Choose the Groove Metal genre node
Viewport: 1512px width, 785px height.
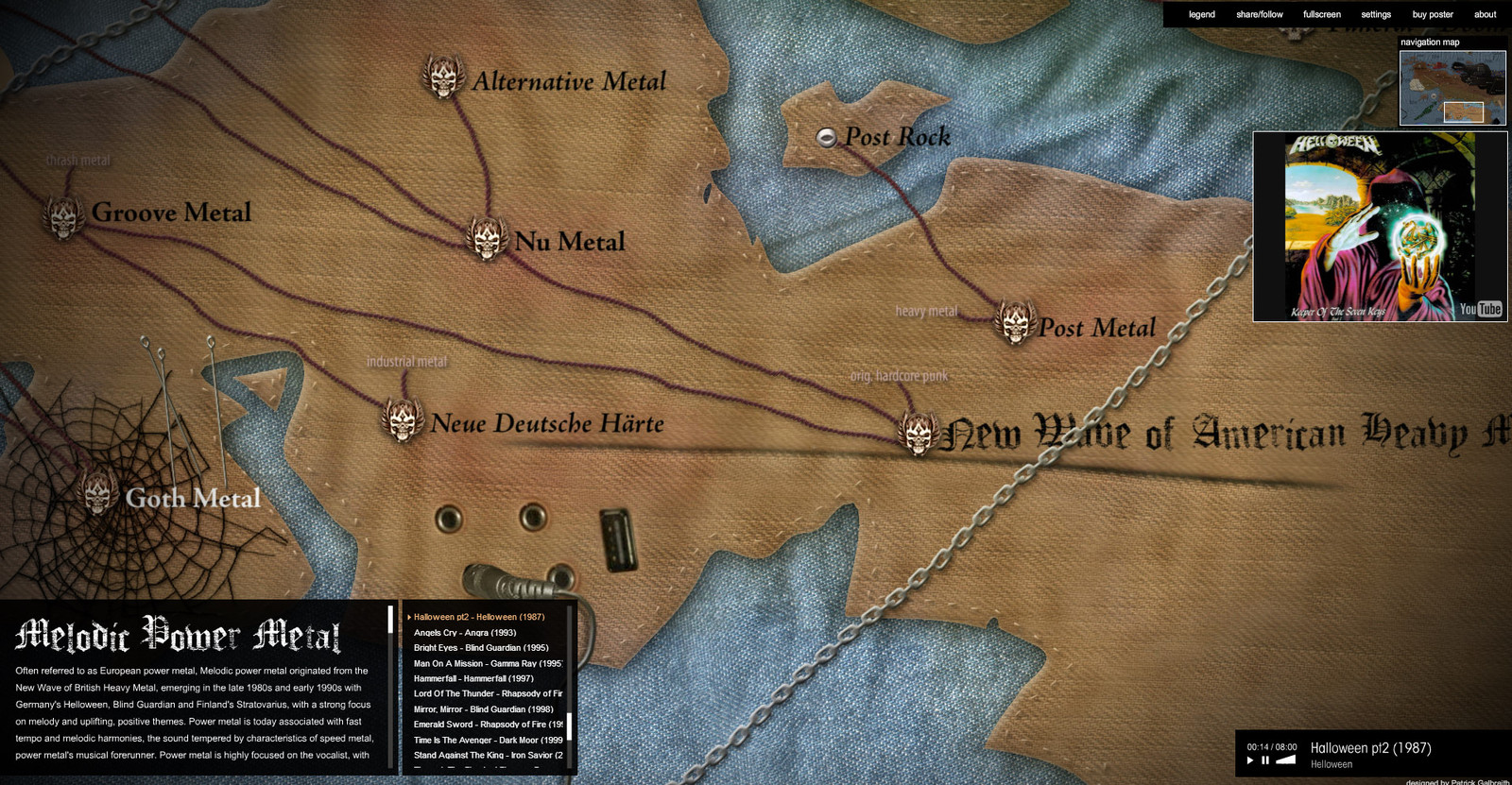(64, 216)
